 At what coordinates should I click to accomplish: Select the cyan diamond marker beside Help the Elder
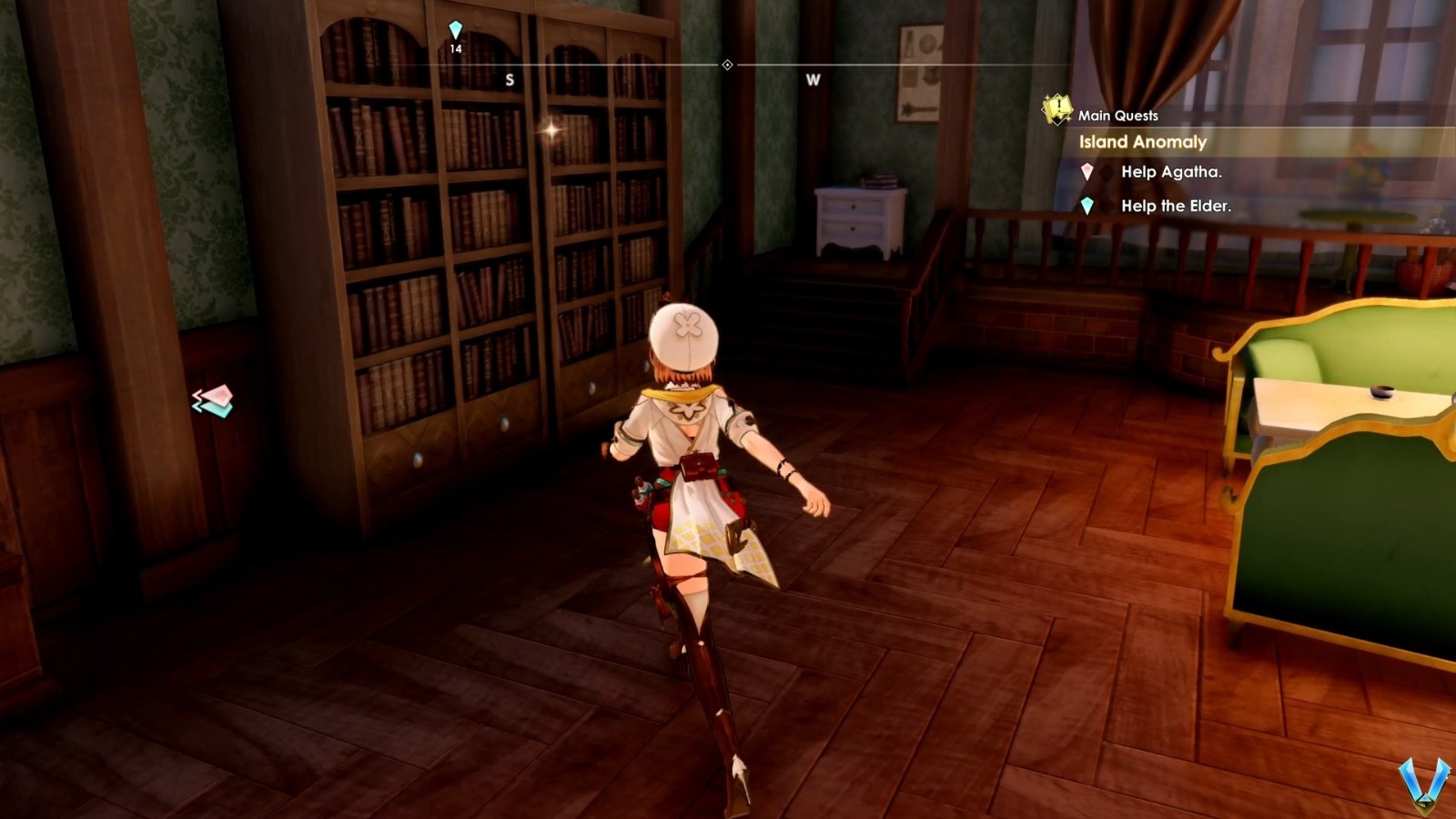tap(1087, 207)
